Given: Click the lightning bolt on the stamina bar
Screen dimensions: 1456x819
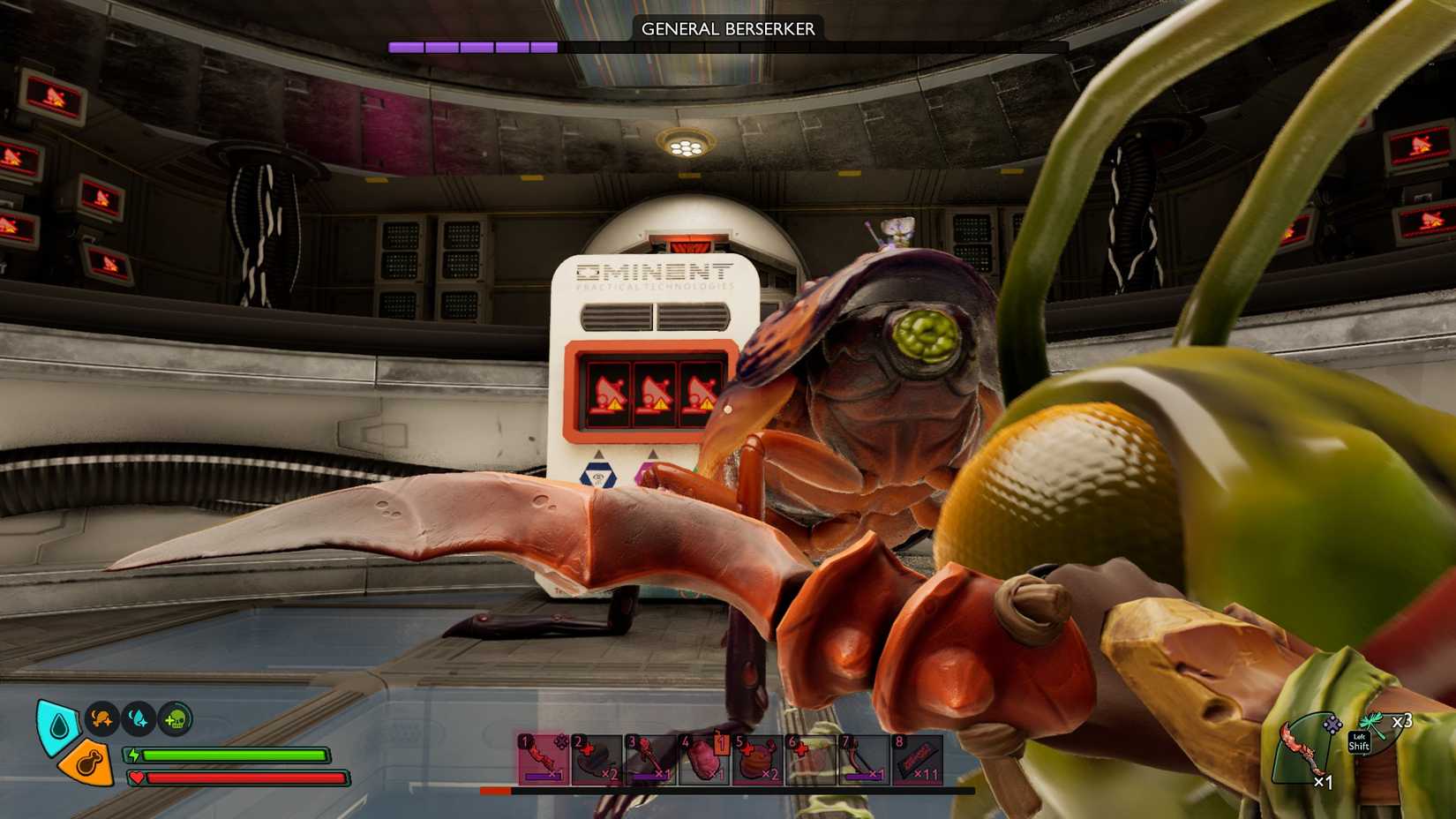Looking at the screenshot, I should tap(134, 755).
